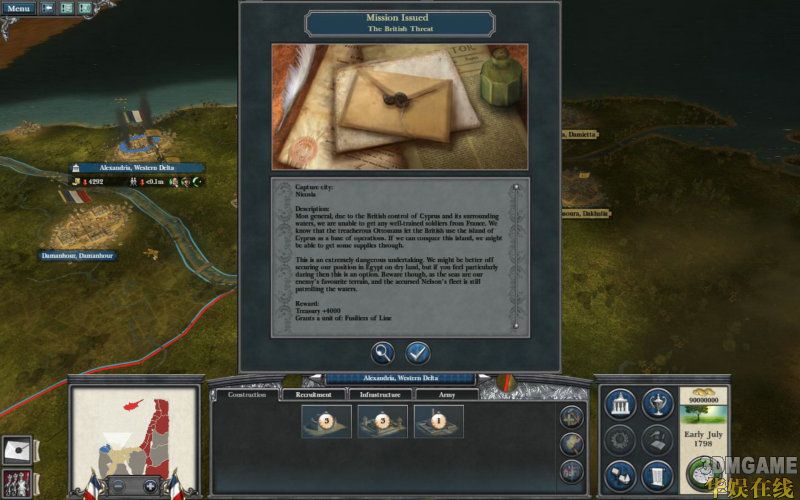Image resolution: width=800 pixels, height=500 pixels.
Task: Select the Alexandria, Western Delta map label
Action: (x=136, y=168)
